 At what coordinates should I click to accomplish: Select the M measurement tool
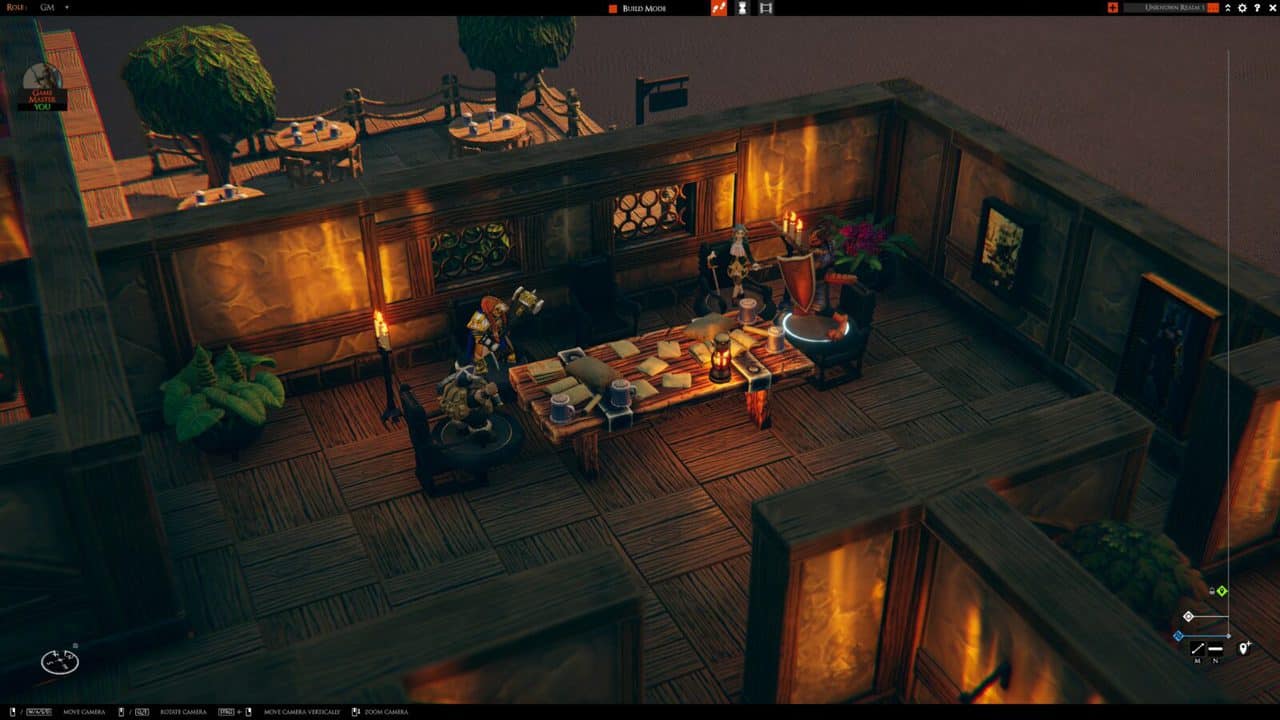[1198, 648]
